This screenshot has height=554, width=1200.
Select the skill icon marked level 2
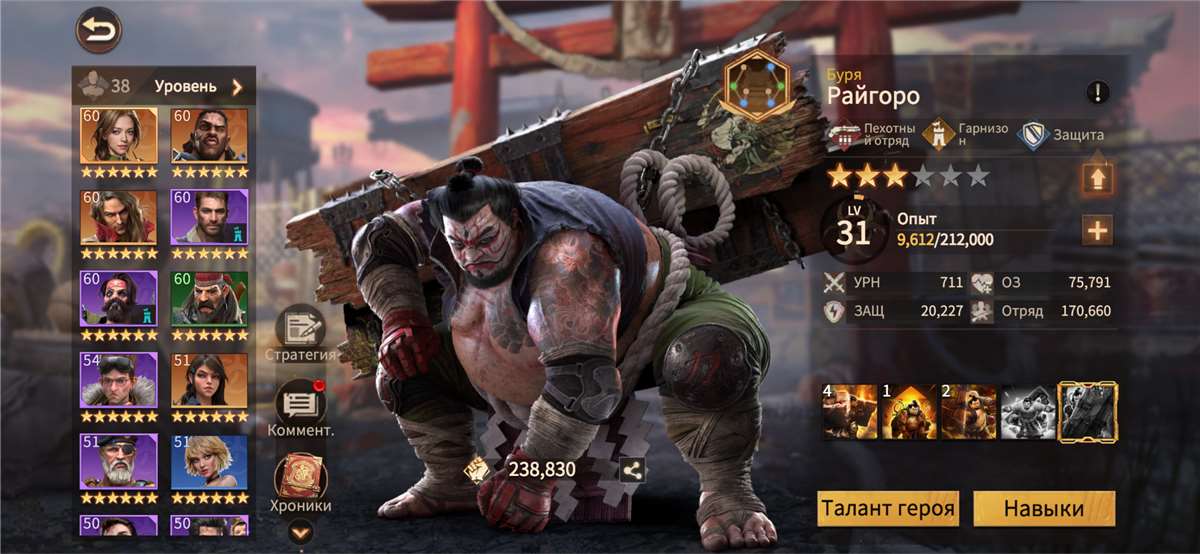click(x=967, y=412)
